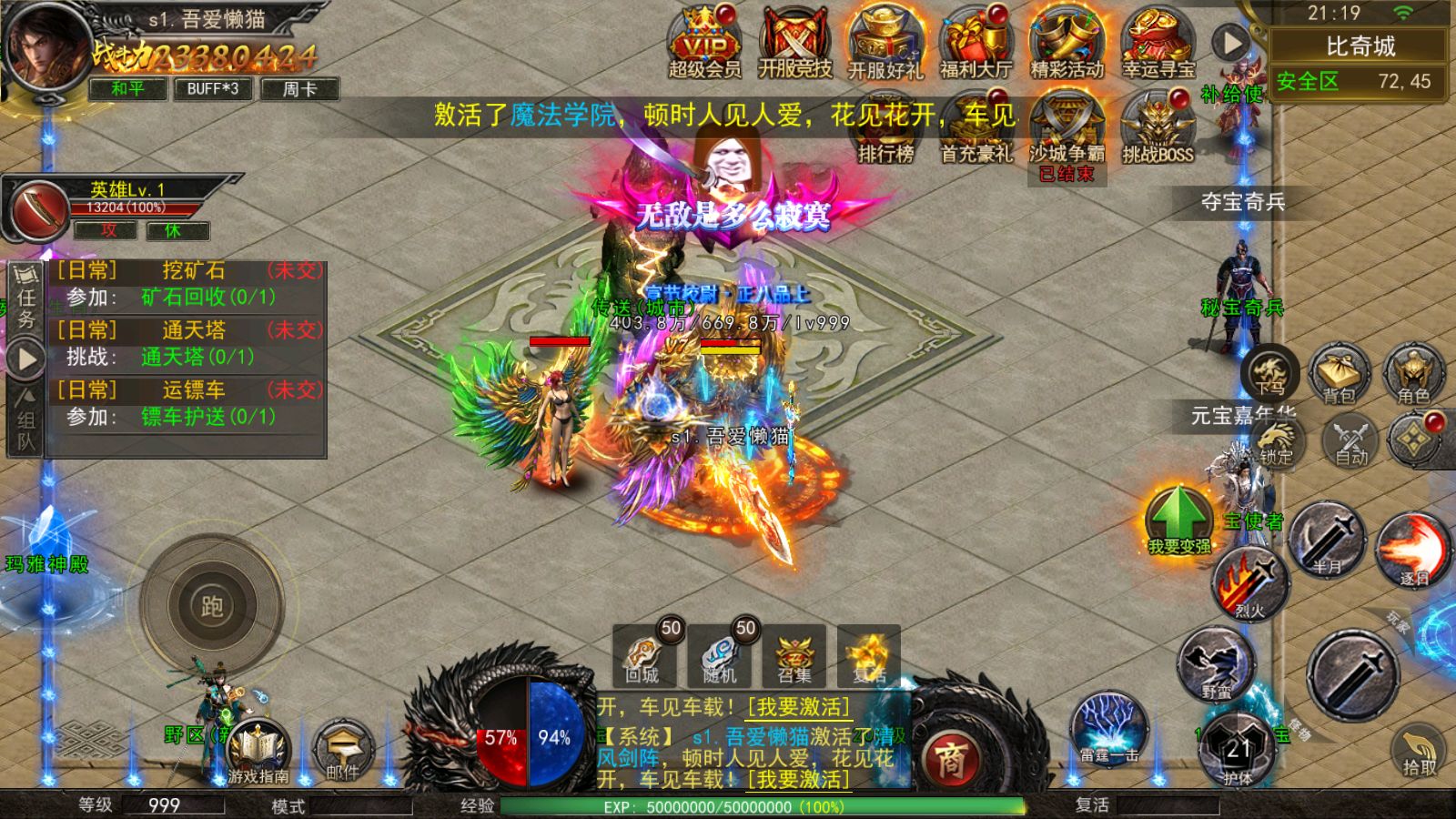
Task: Click the 拾取 pickup button
Action: 1419,752
